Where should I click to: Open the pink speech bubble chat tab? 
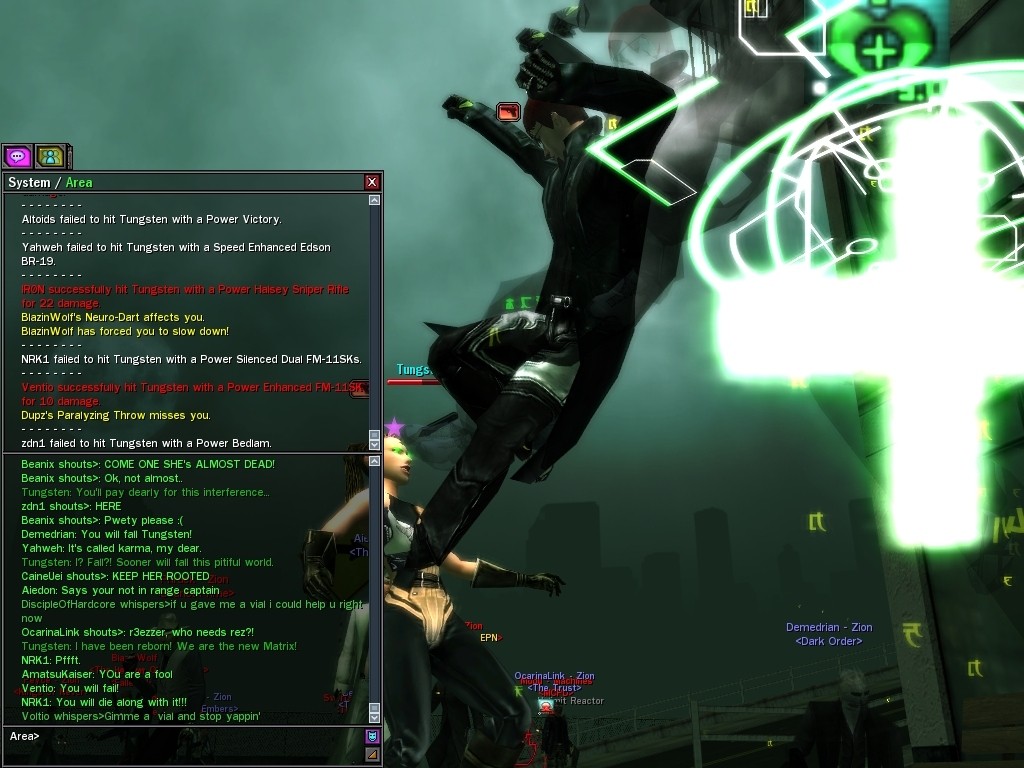click(x=17, y=156)
